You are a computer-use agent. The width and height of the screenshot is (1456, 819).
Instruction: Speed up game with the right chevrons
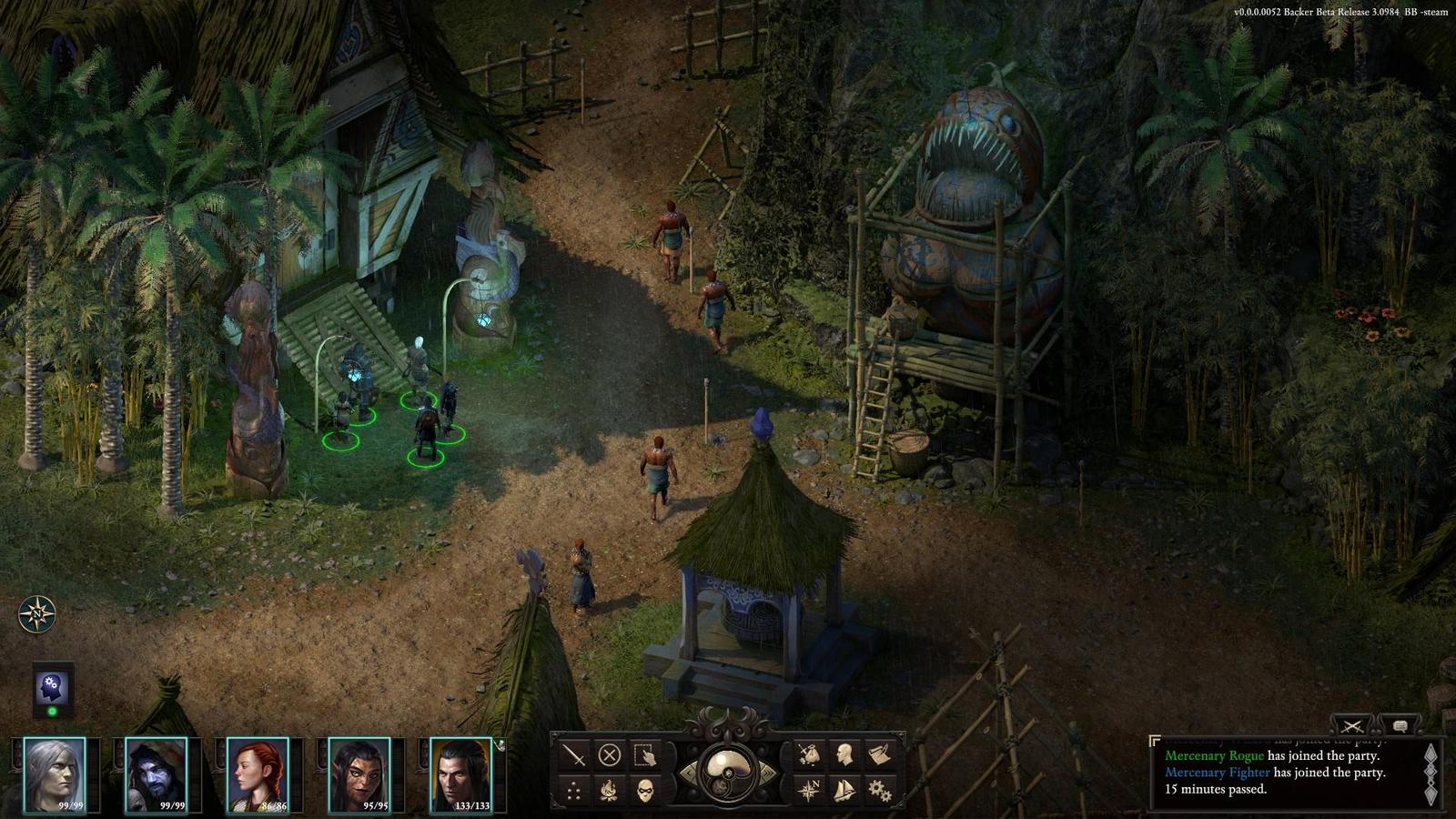coord(766,773)
